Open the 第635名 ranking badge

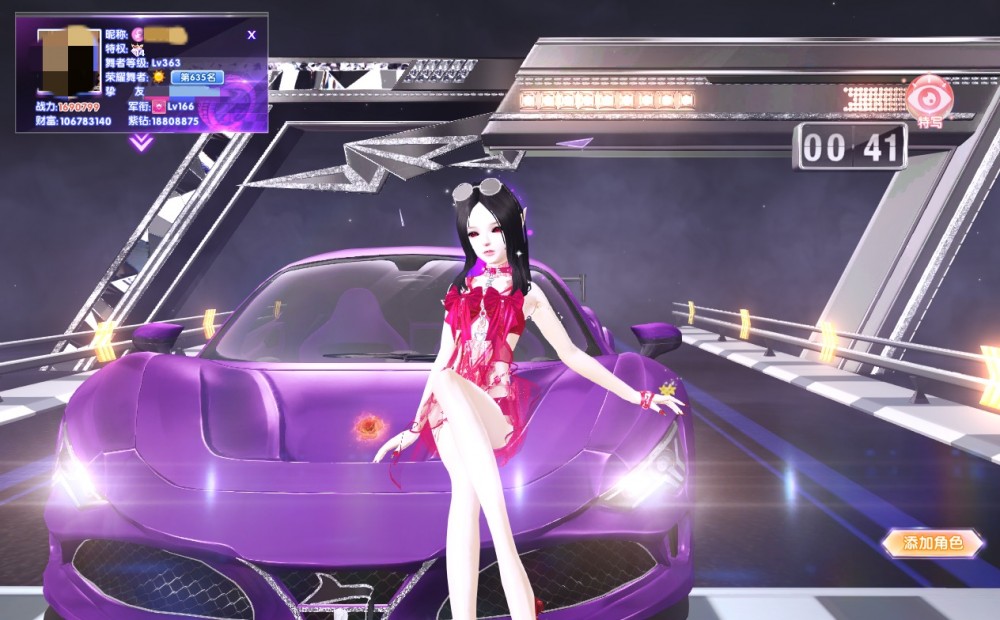(197, 77)
